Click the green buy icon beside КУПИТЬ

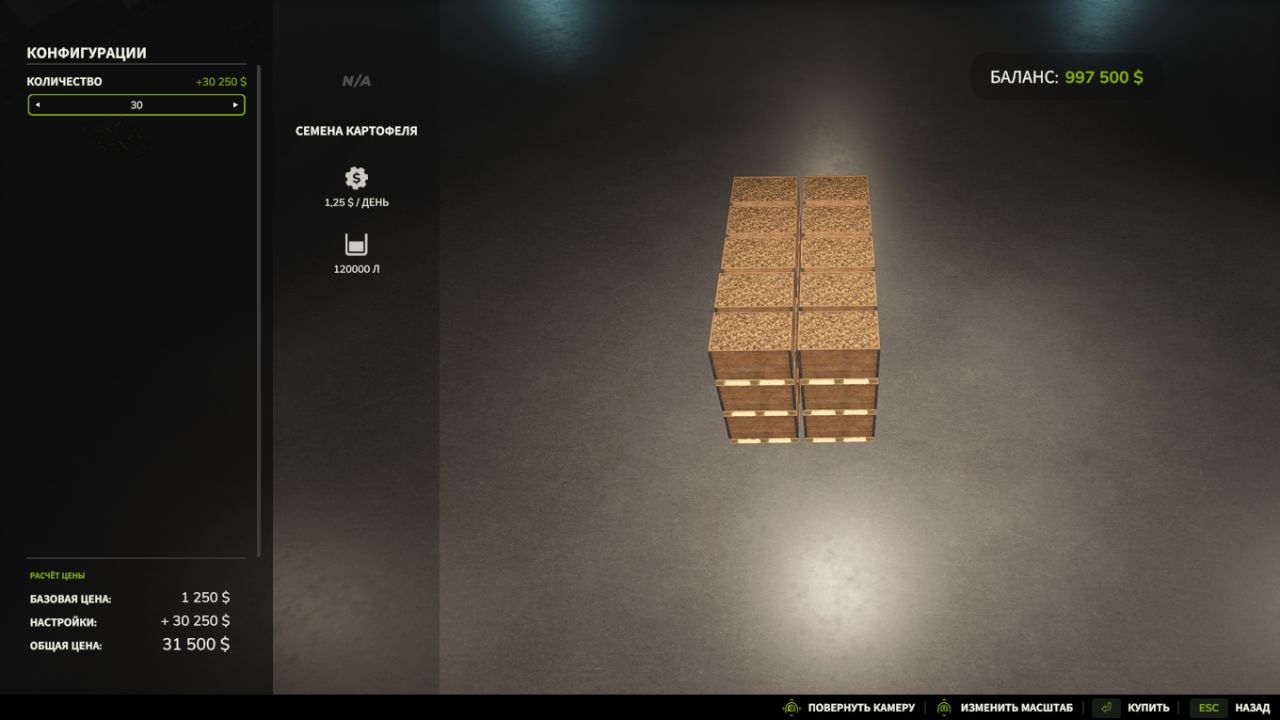point(1104,707)
